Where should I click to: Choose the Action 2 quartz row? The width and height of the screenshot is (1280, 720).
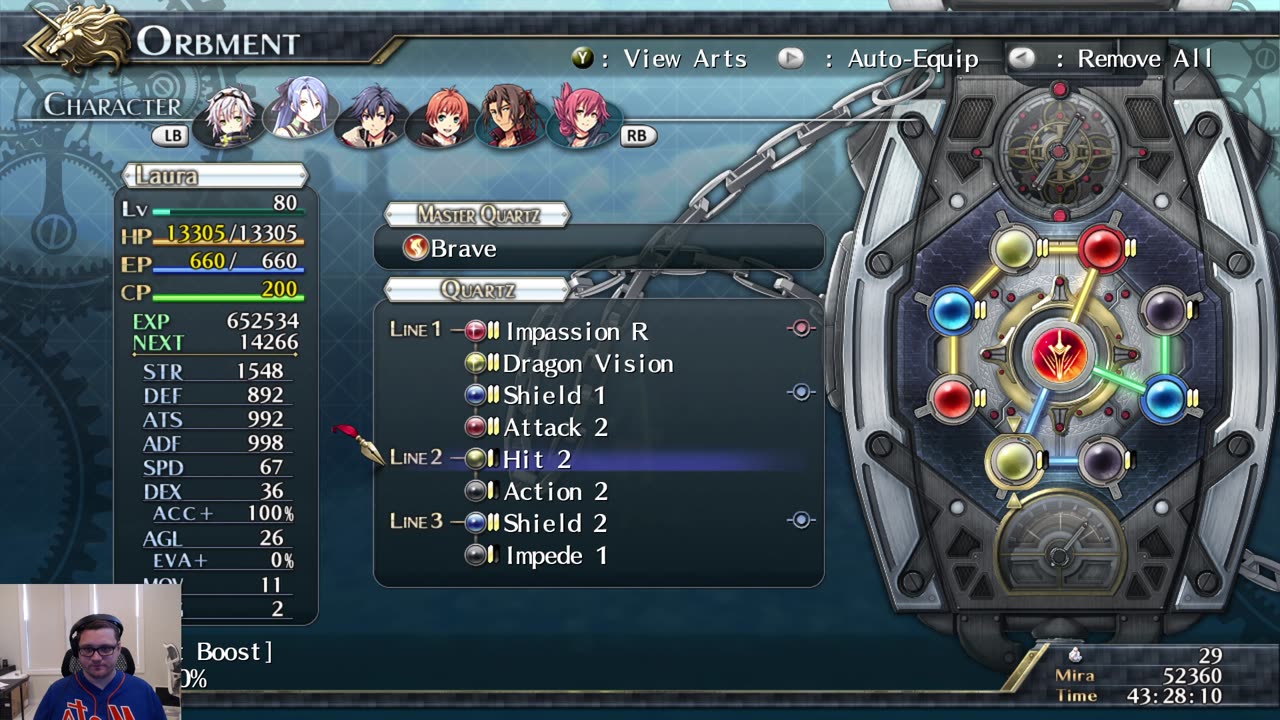[555, 491]
